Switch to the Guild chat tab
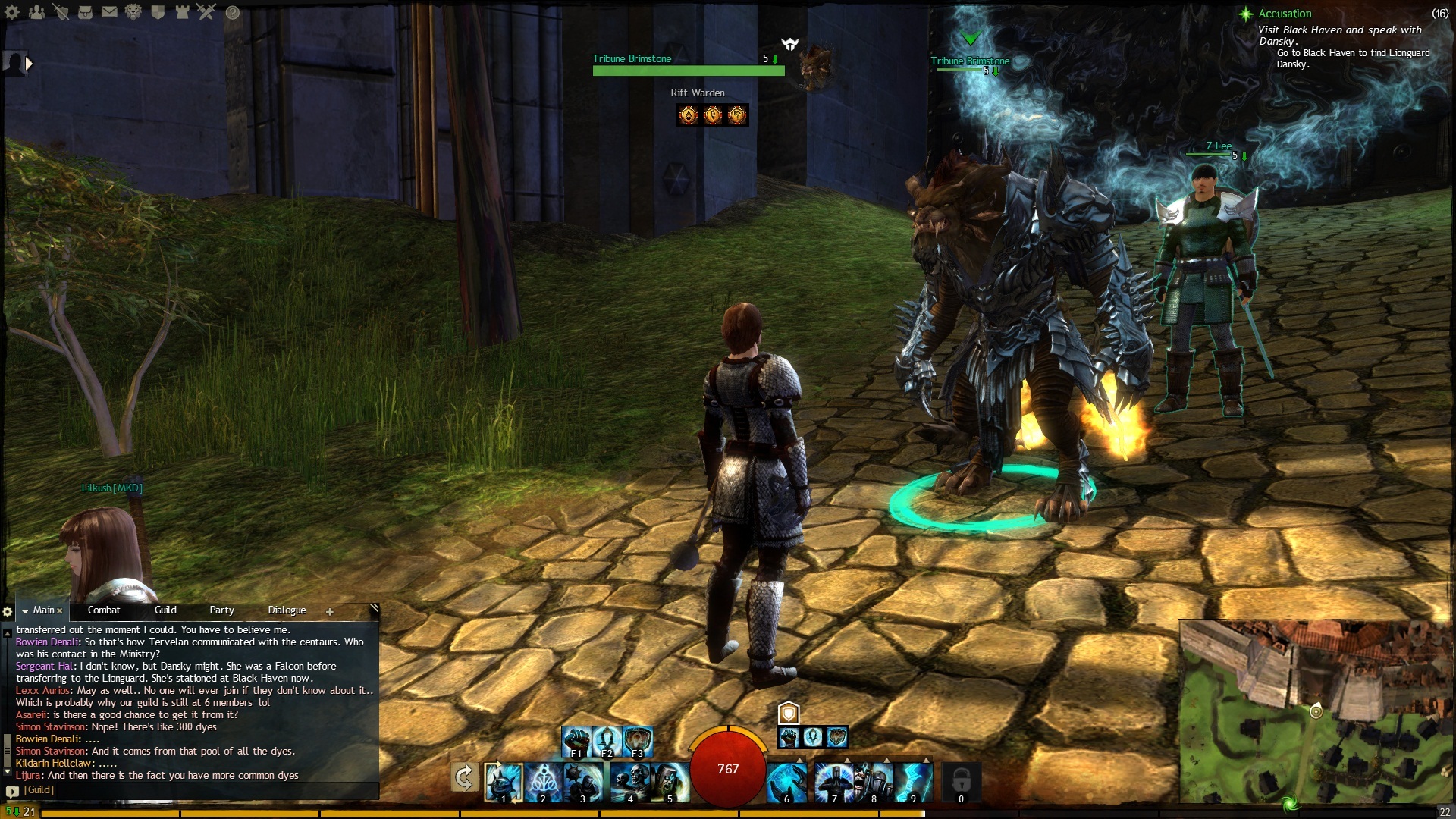1456x819 pixels. [165, 610]
